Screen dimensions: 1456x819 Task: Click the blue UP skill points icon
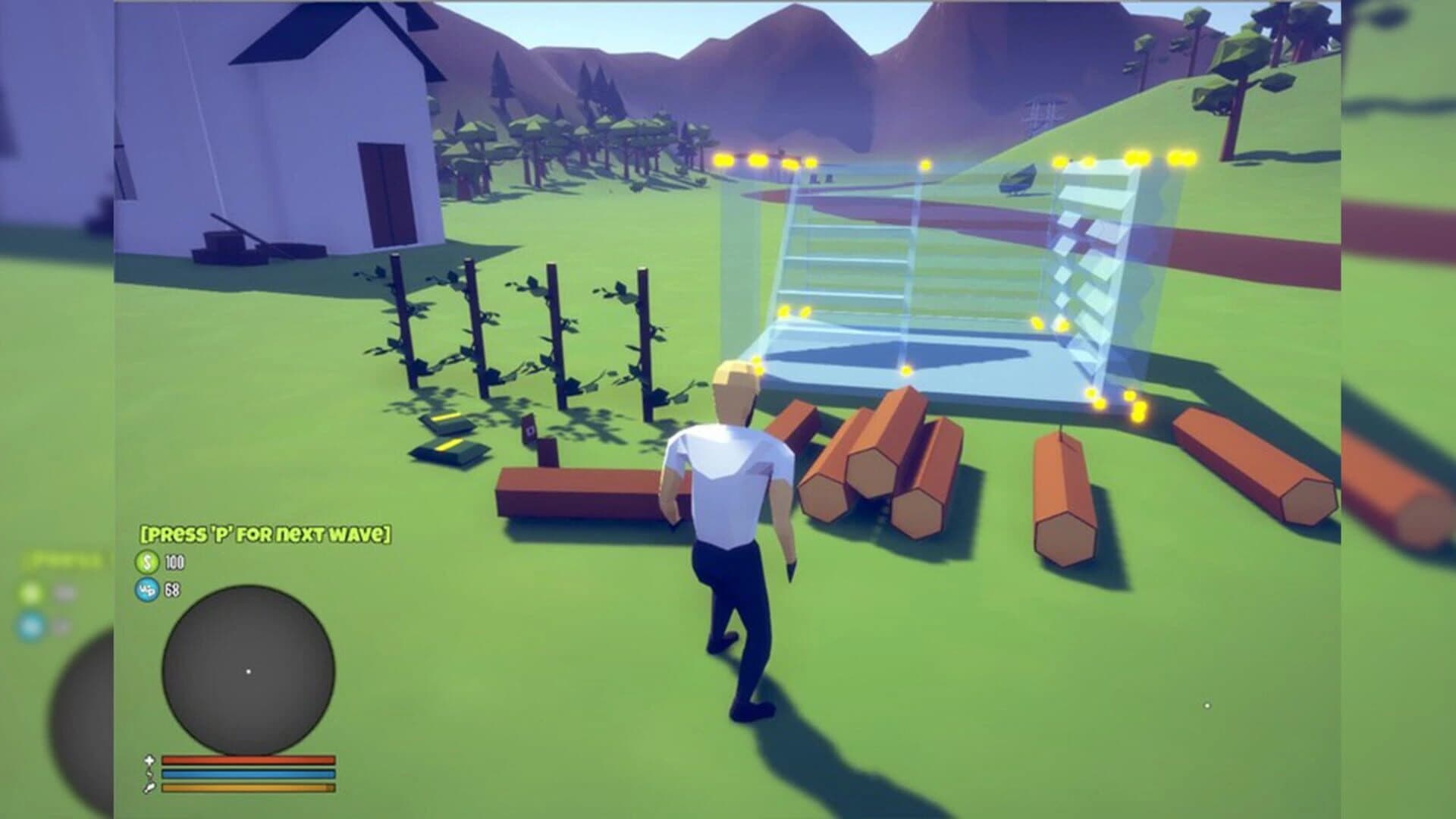click(148, 591)
